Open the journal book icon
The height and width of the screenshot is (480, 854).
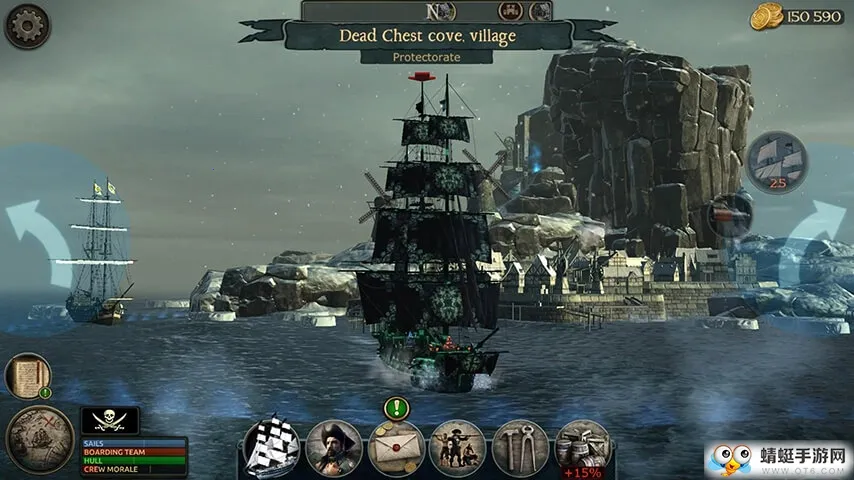(x=27, y=377)
